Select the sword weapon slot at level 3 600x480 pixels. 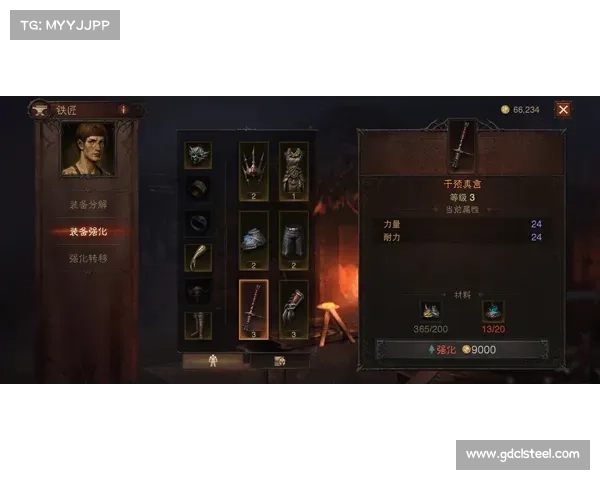point(253,308)
